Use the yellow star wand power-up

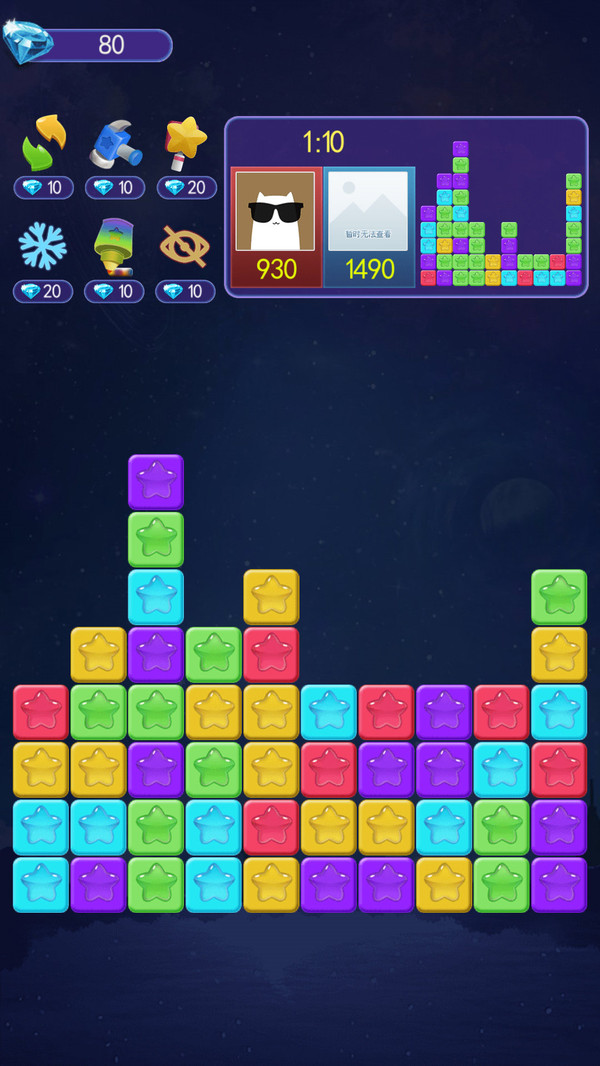[x=186, y=144]
